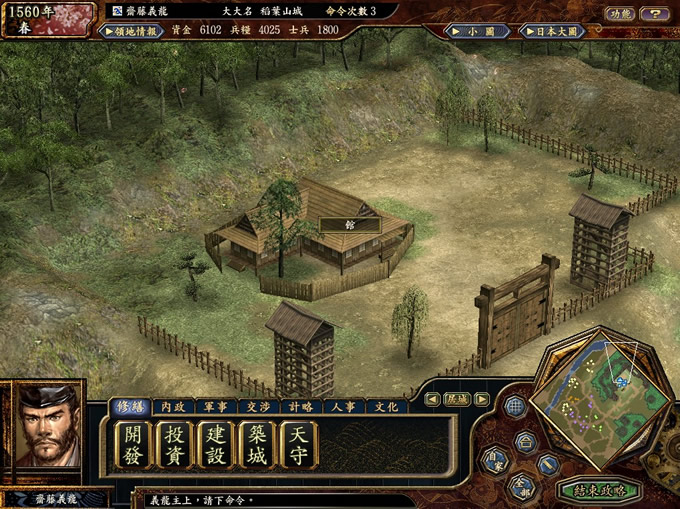Switch to the 交涉 (Diplomacy) tab
The width and height of the screenshot is (680, 509).
258,407
